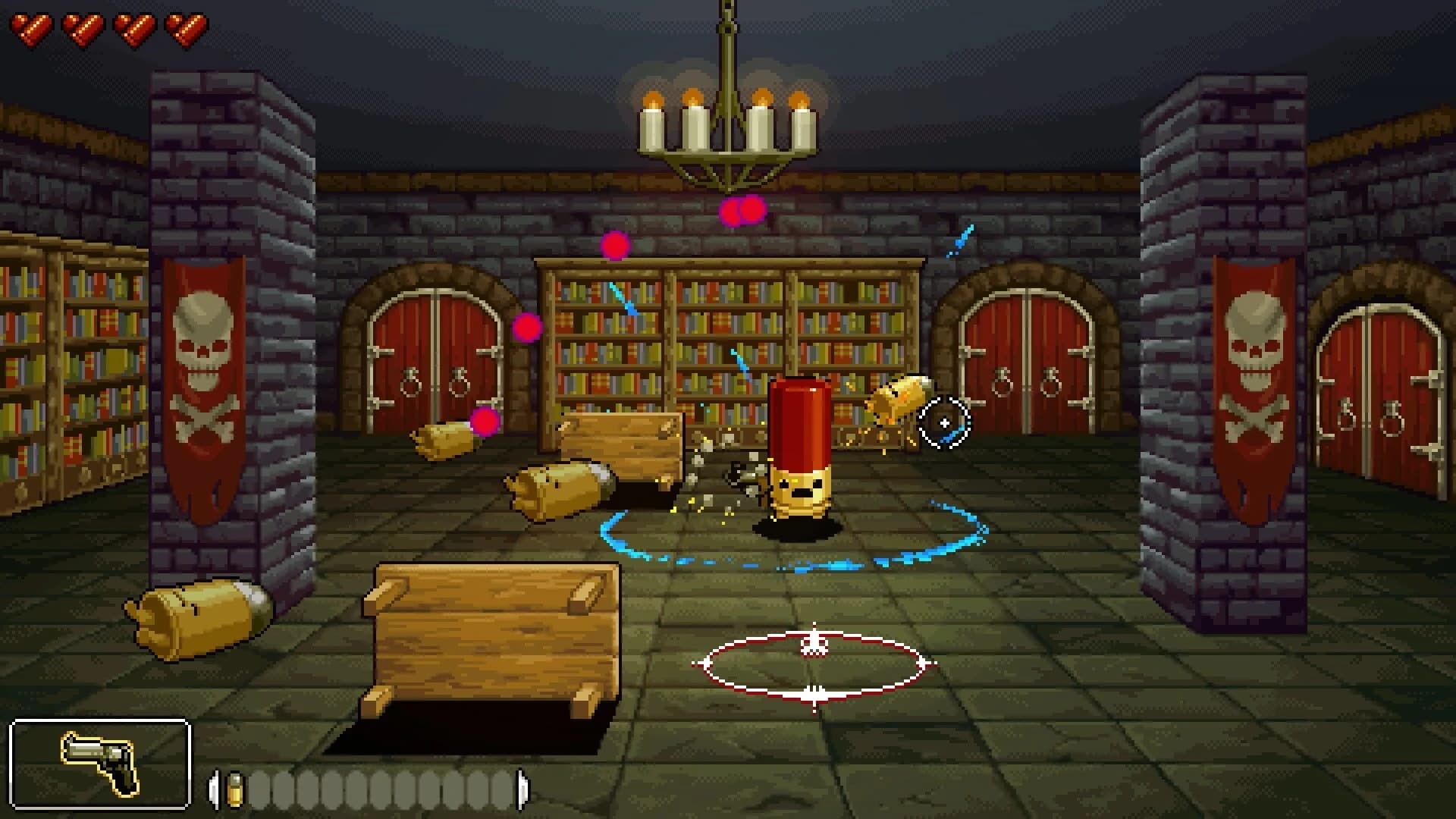Click the last heart on the health bar
The width and height of the screenshot is (1456, 819).
(186, 28)
